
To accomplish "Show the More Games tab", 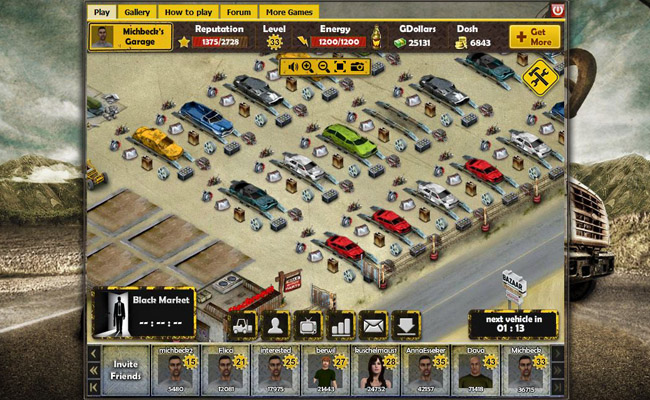I will coord(288,11).
